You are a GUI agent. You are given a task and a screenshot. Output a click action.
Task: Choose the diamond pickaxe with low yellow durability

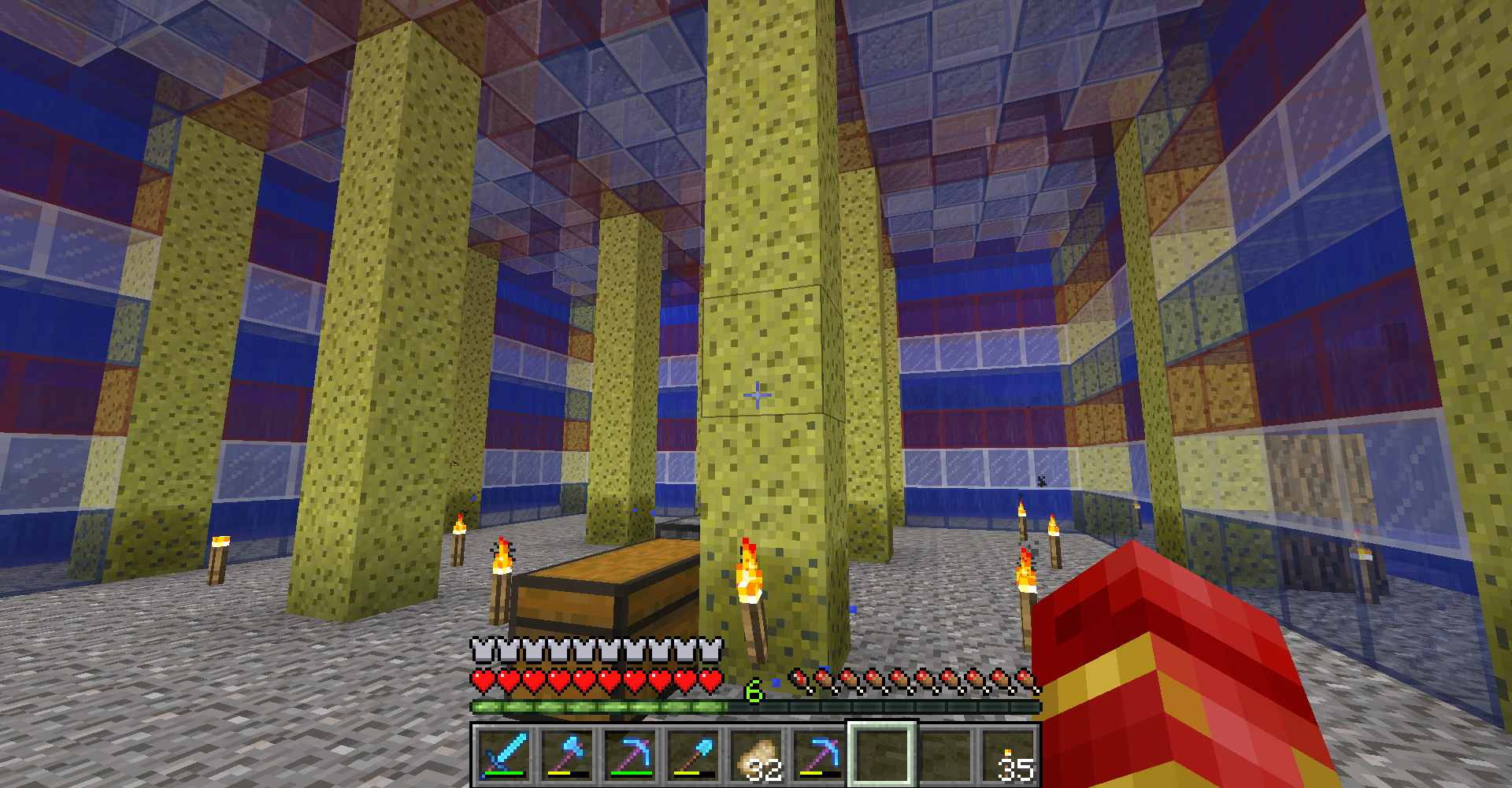click(819, 754)
